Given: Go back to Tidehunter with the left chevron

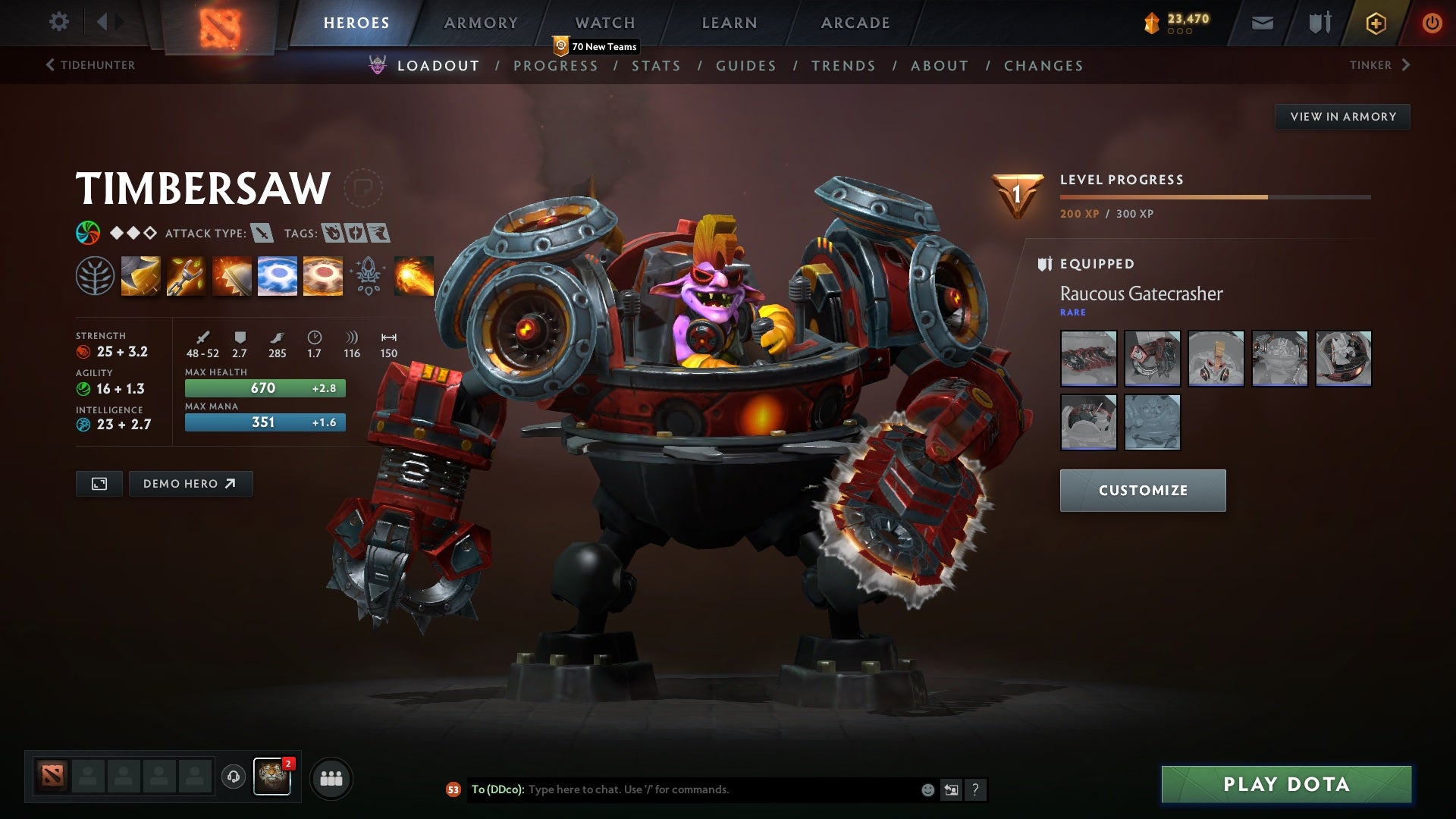Looking at the screenshot, I should 50,65.
